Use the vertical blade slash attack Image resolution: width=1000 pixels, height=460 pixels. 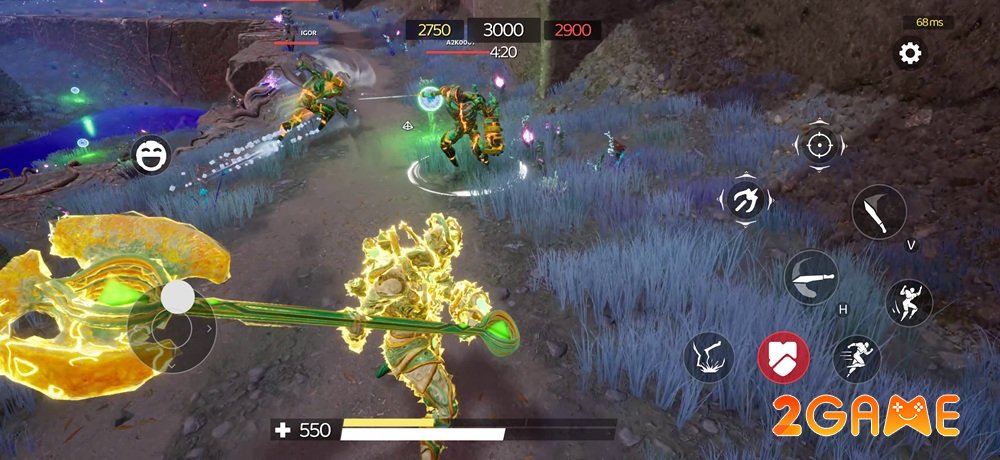[x=879, y=214]
